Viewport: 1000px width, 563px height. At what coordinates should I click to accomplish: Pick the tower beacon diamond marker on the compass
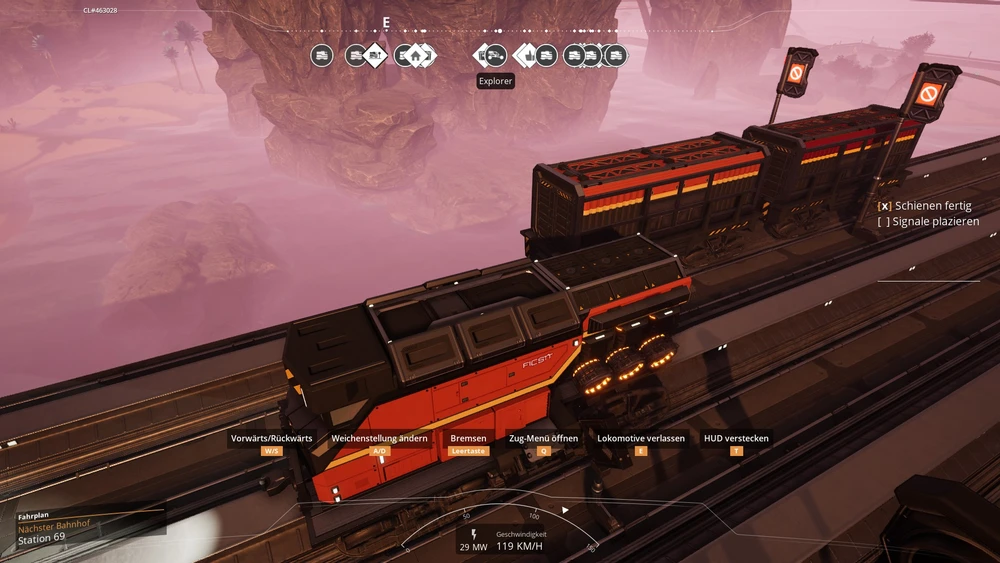coord(375,56)
